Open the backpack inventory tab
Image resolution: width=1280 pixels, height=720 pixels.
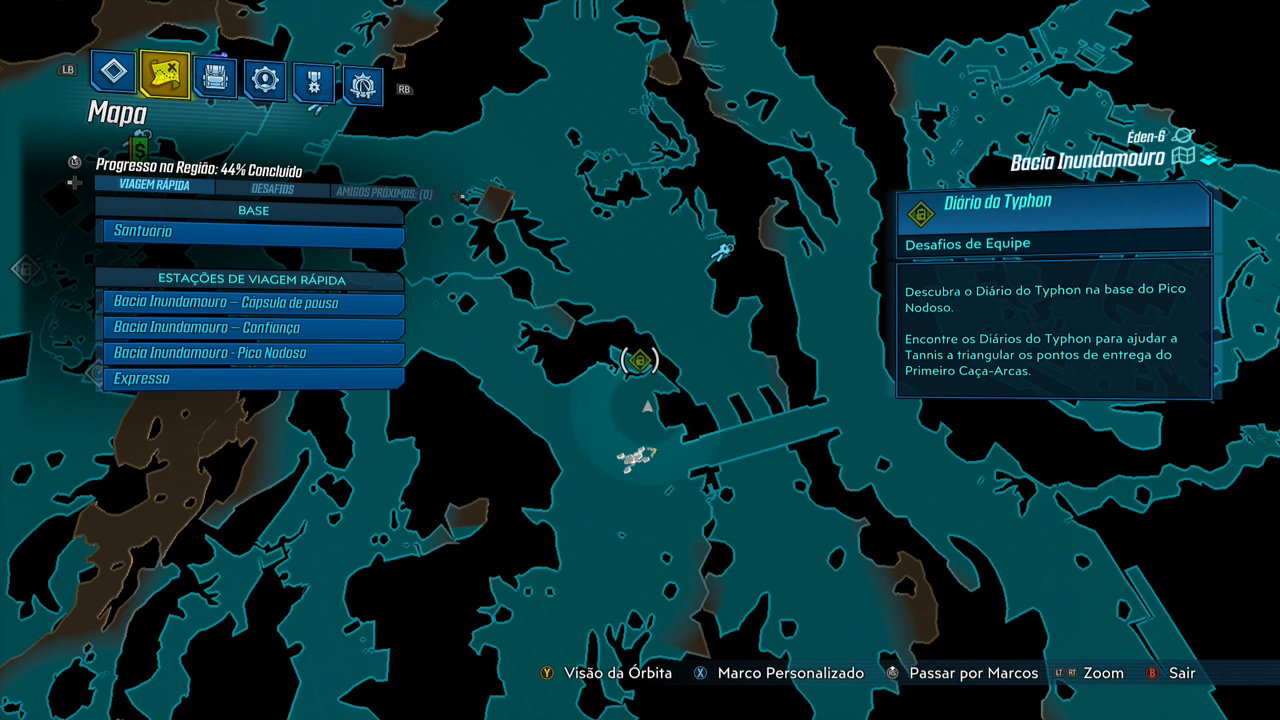coord(216,77)
